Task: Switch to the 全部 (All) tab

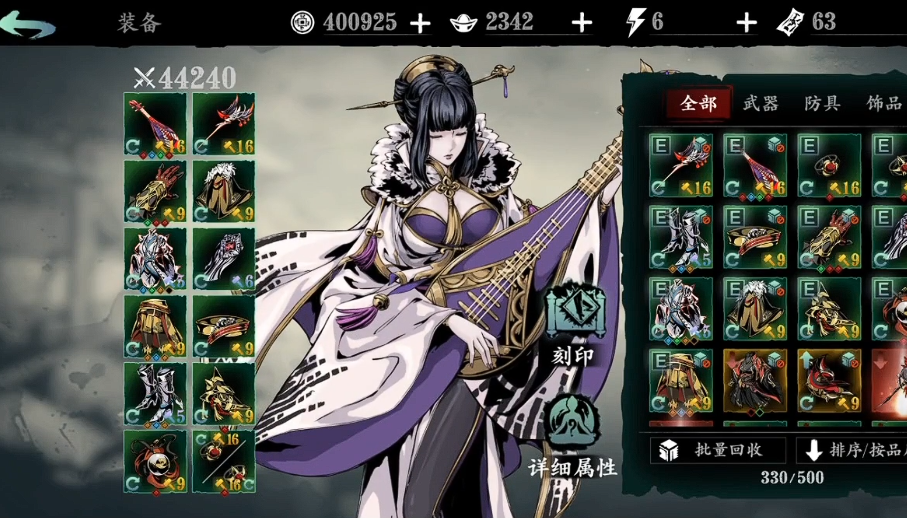Action: click(698, 103)
